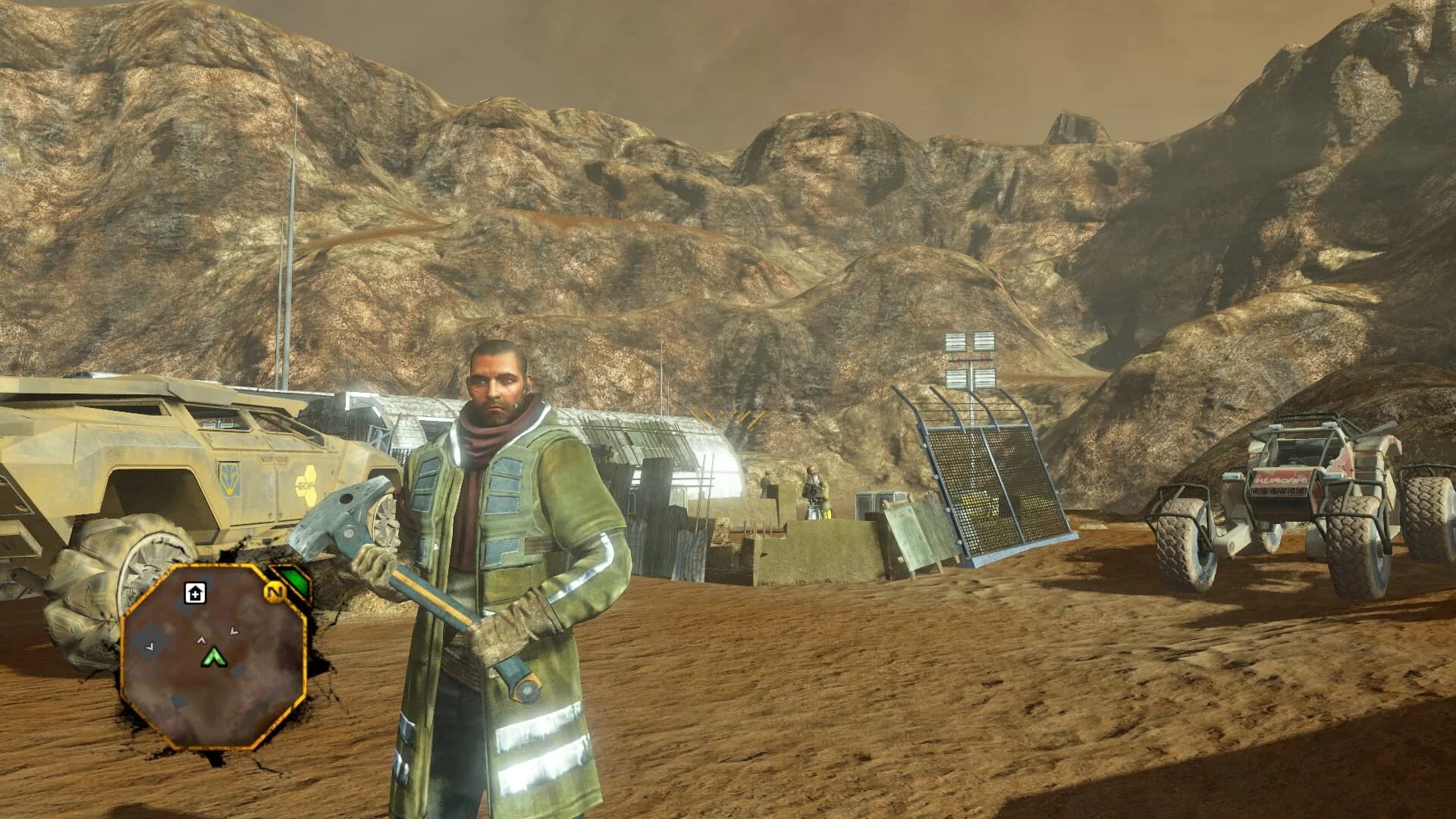Click the safehouse icon on the minimap
The width and height of the screenshot is (1456, 819).
pyautogui.click(x=195, y=592)
